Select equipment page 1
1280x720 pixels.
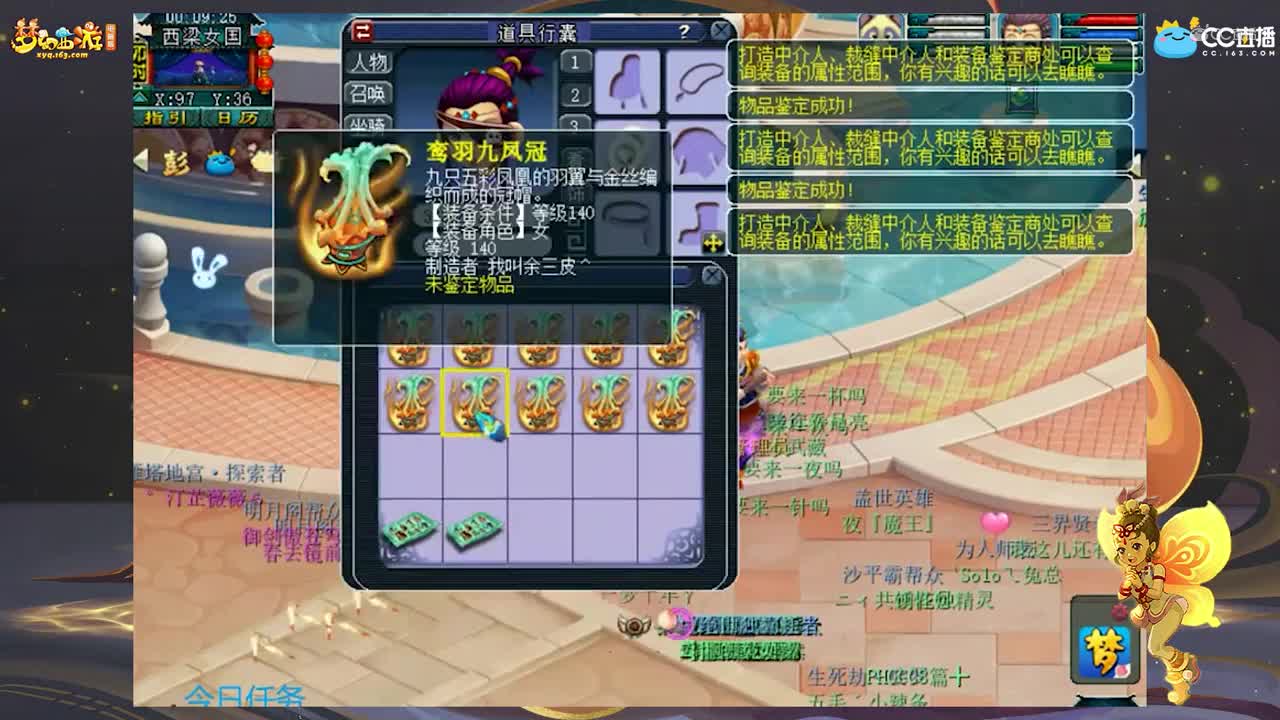tap(575, 62)
